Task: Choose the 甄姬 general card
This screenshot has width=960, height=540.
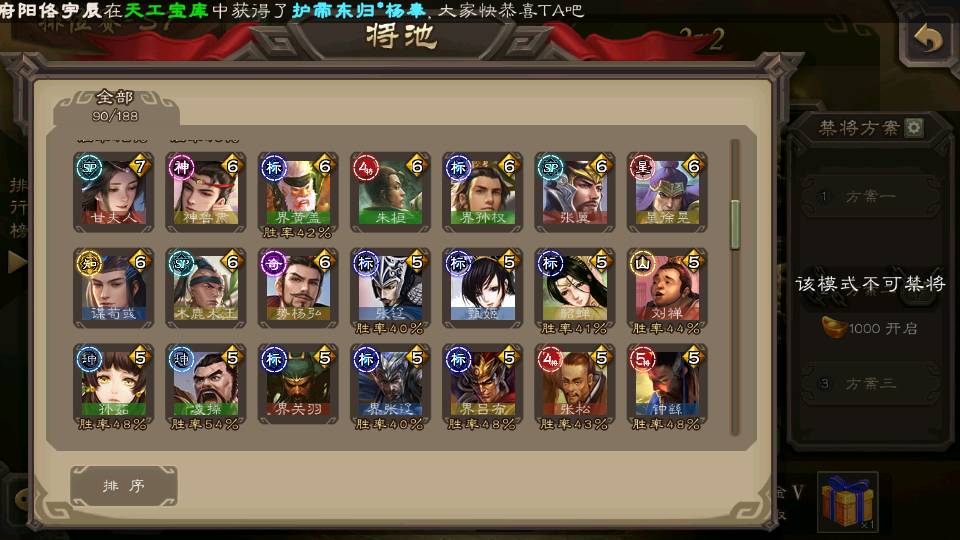Action: pyautogui.click(x=481, y=288)
